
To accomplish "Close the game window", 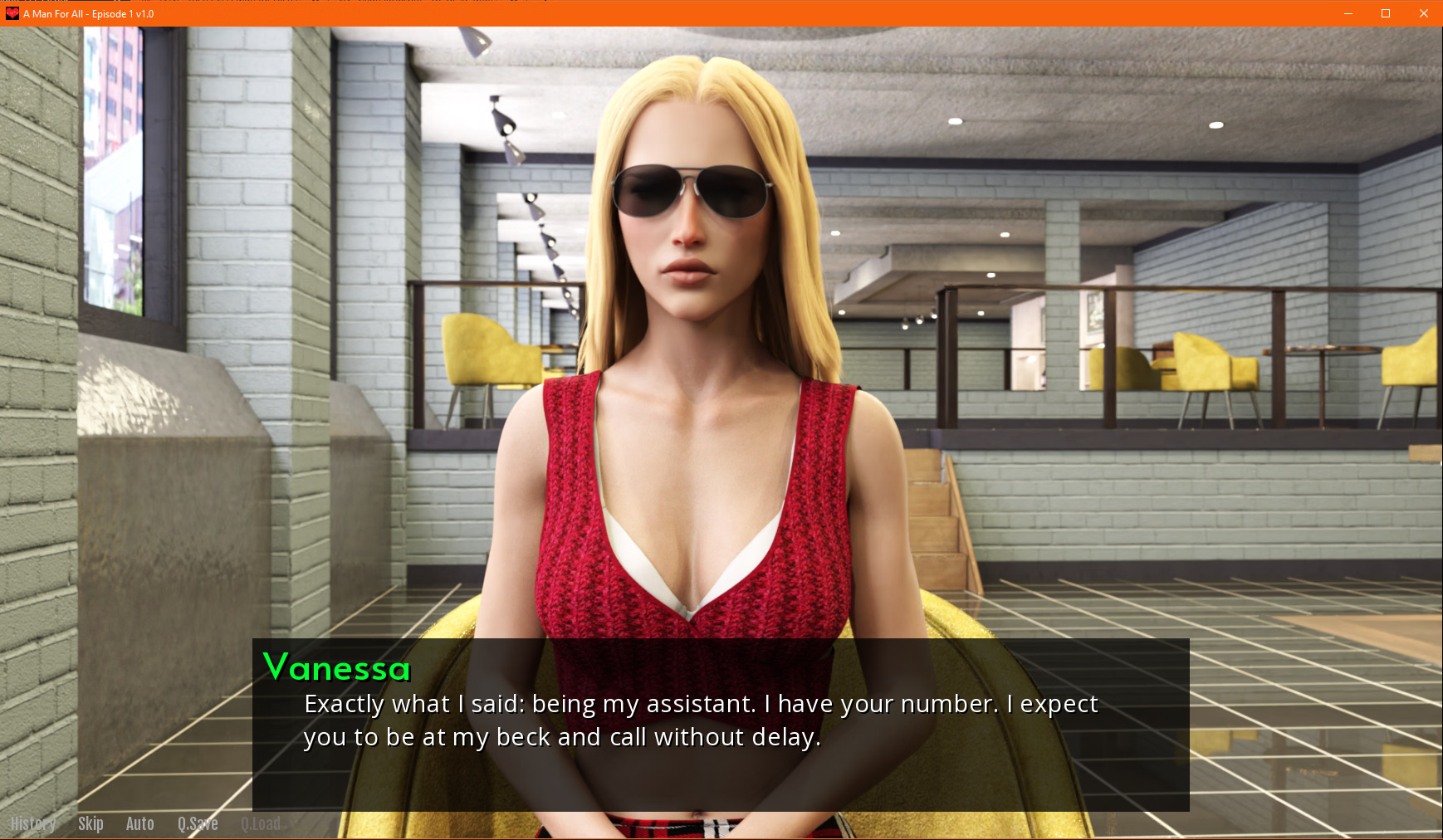I will pos(1423,13).
